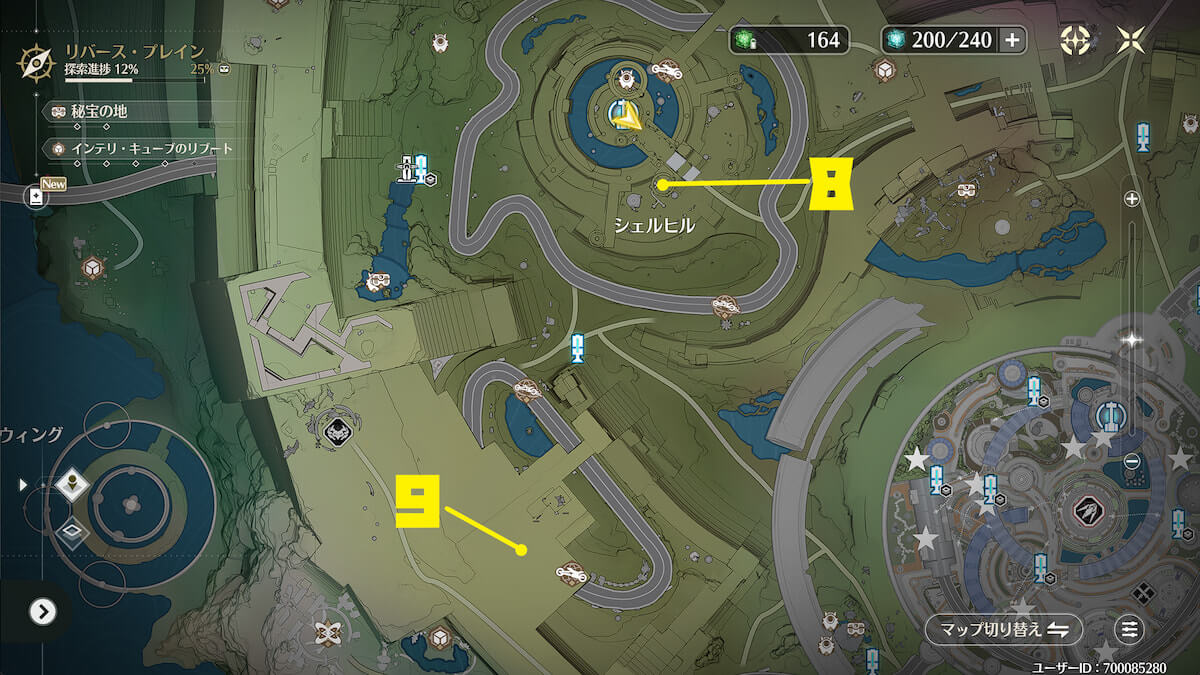Expand the side panel arrow button
Viewport: 1200px width, 675px height.
tap(42, 611)
